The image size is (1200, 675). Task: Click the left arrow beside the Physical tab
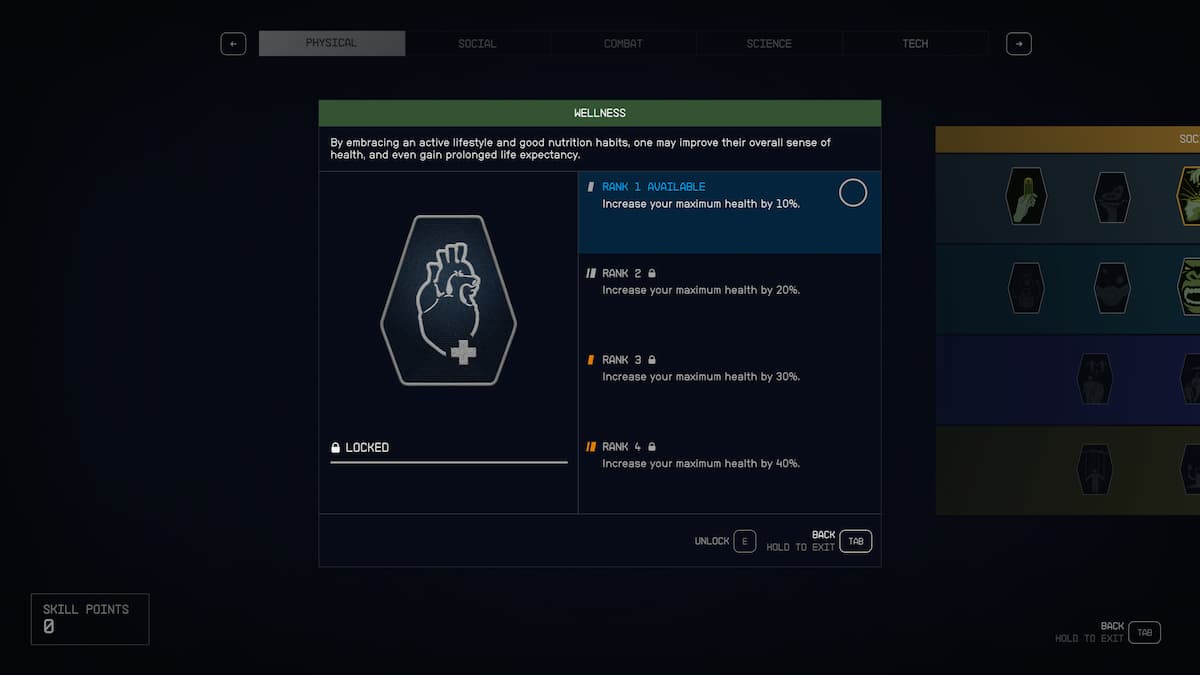point(233,44)
